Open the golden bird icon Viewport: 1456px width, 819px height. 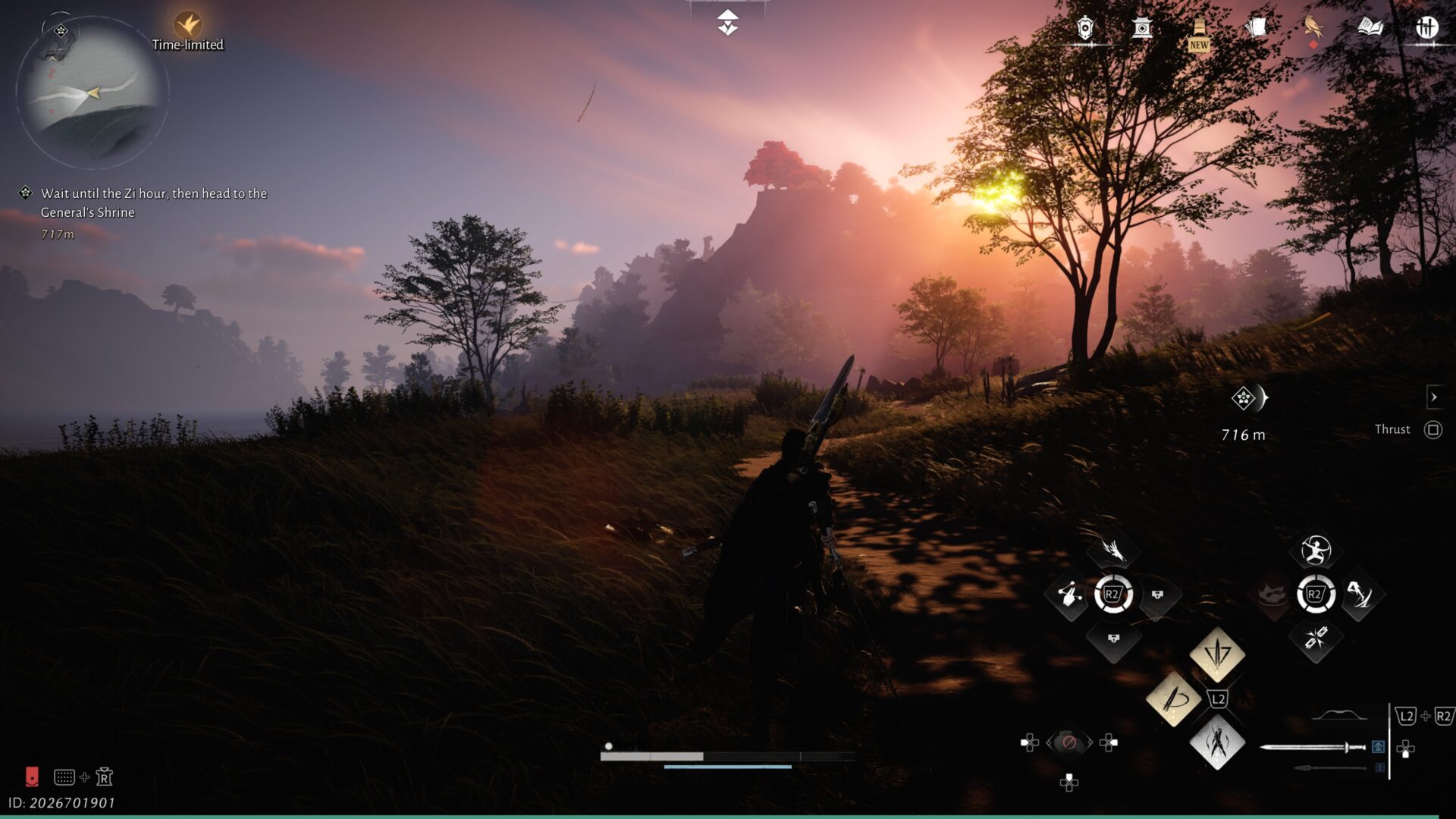[1313, 29]
